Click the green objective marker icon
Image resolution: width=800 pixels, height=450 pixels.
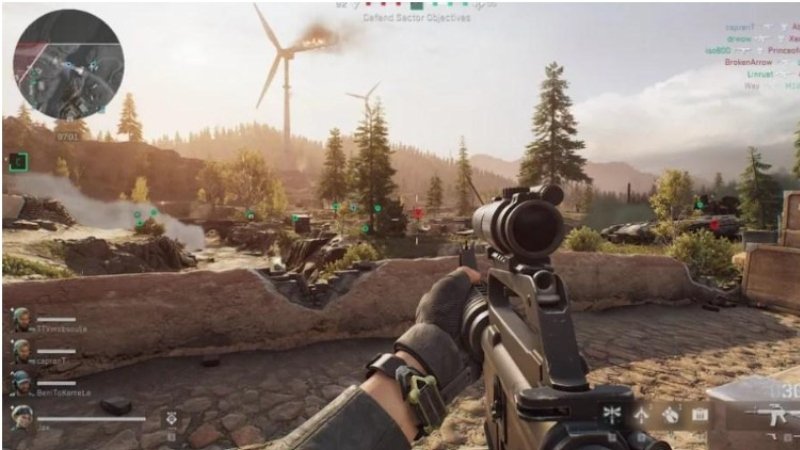tap(18, 161)
